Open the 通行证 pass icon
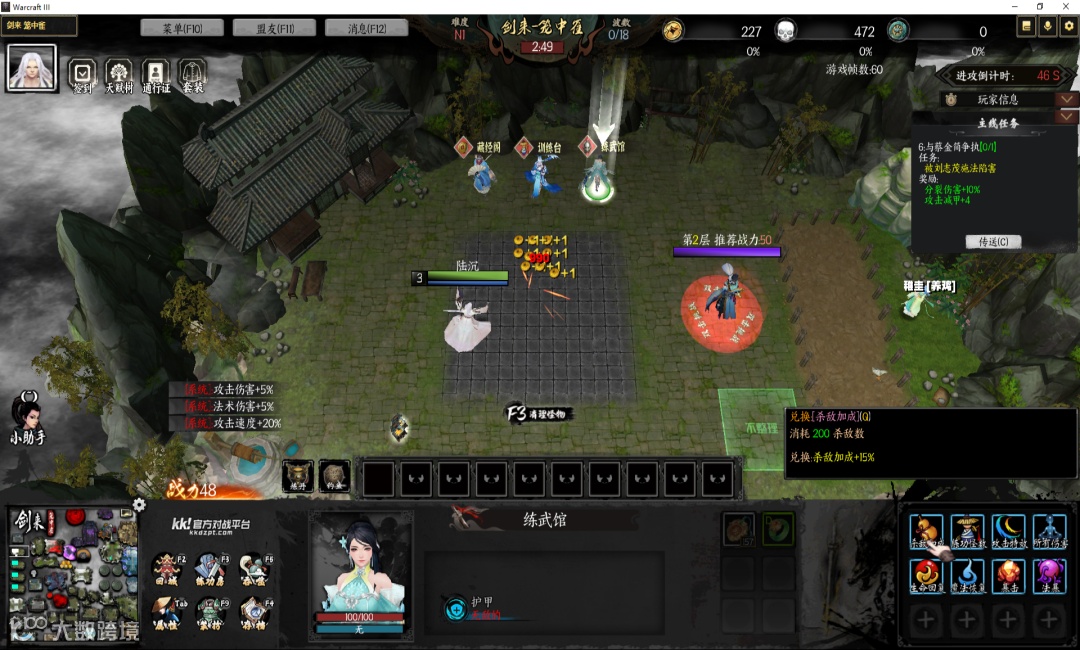 [156, 73]
